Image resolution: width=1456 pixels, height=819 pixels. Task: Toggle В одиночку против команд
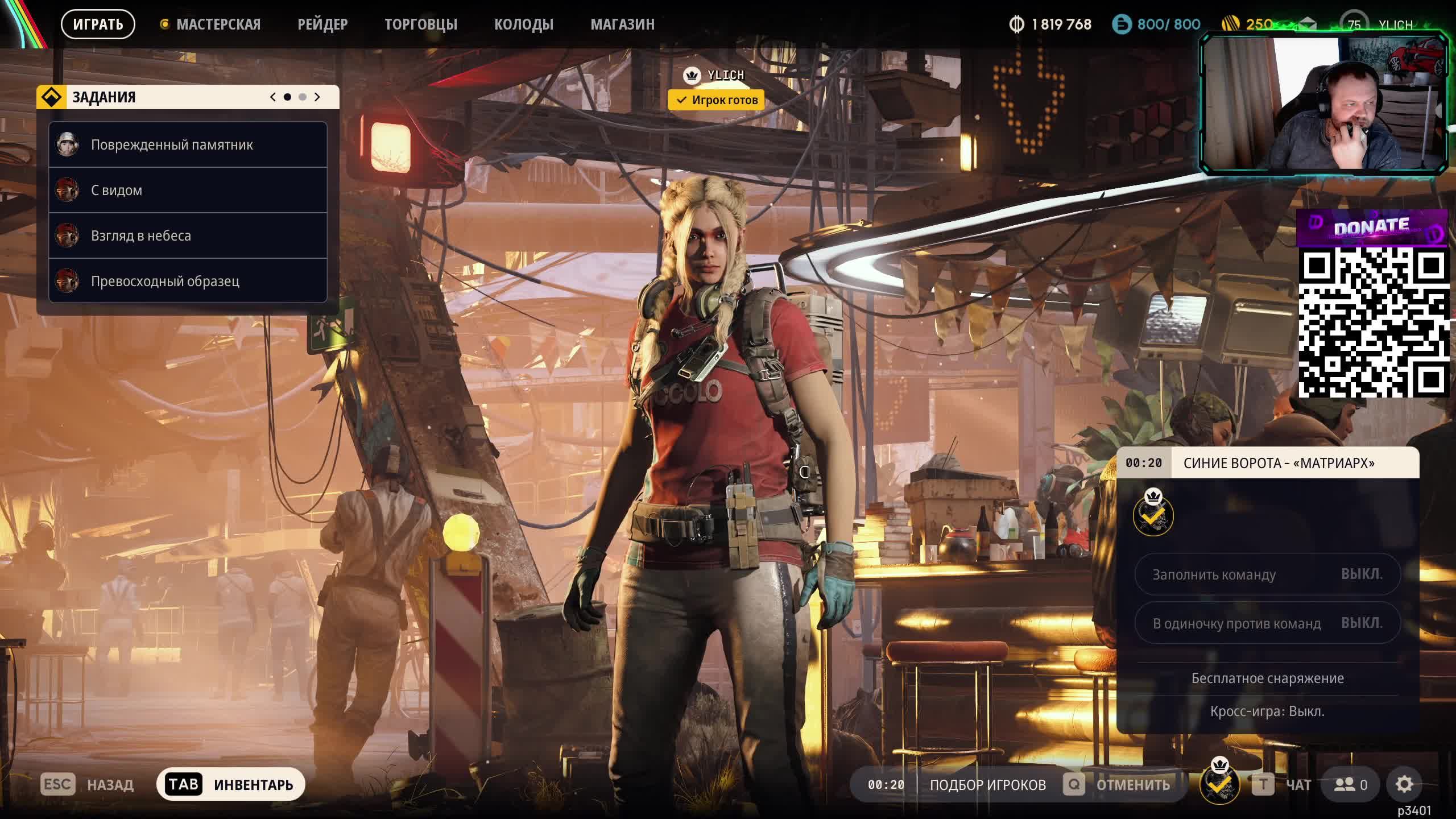[x=1267, y=623]
